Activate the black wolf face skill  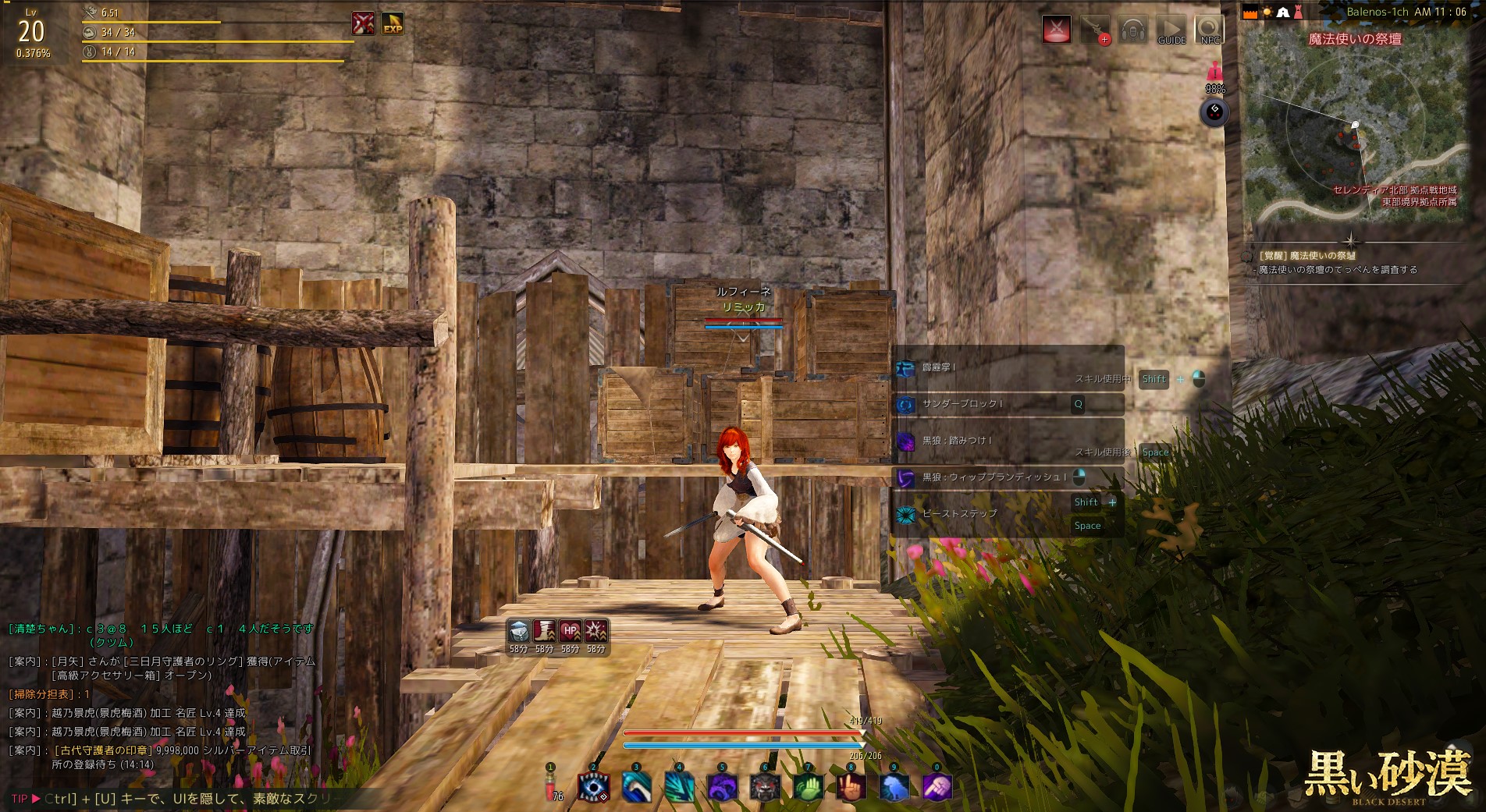766,786
